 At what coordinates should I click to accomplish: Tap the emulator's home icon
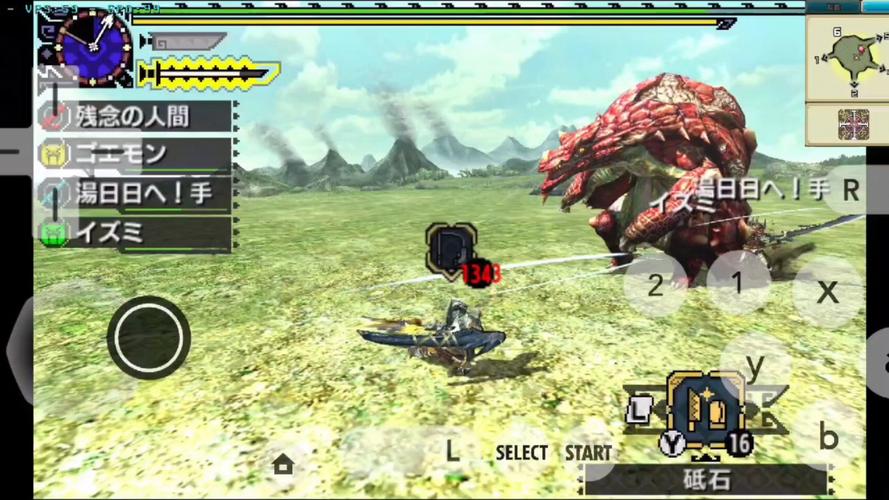[x=283, y=464]
